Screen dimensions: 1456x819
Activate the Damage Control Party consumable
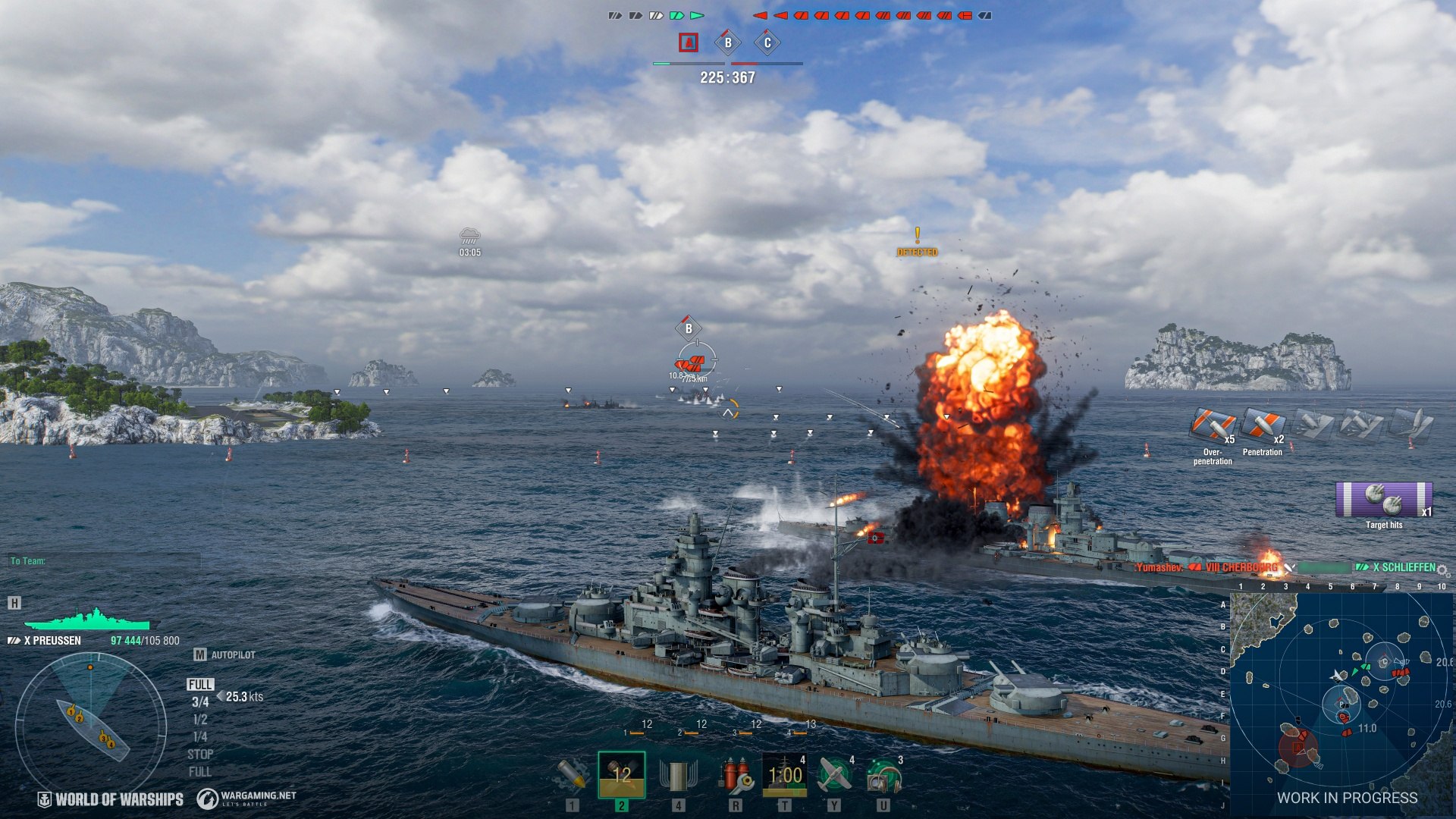(x=734, y=775)
